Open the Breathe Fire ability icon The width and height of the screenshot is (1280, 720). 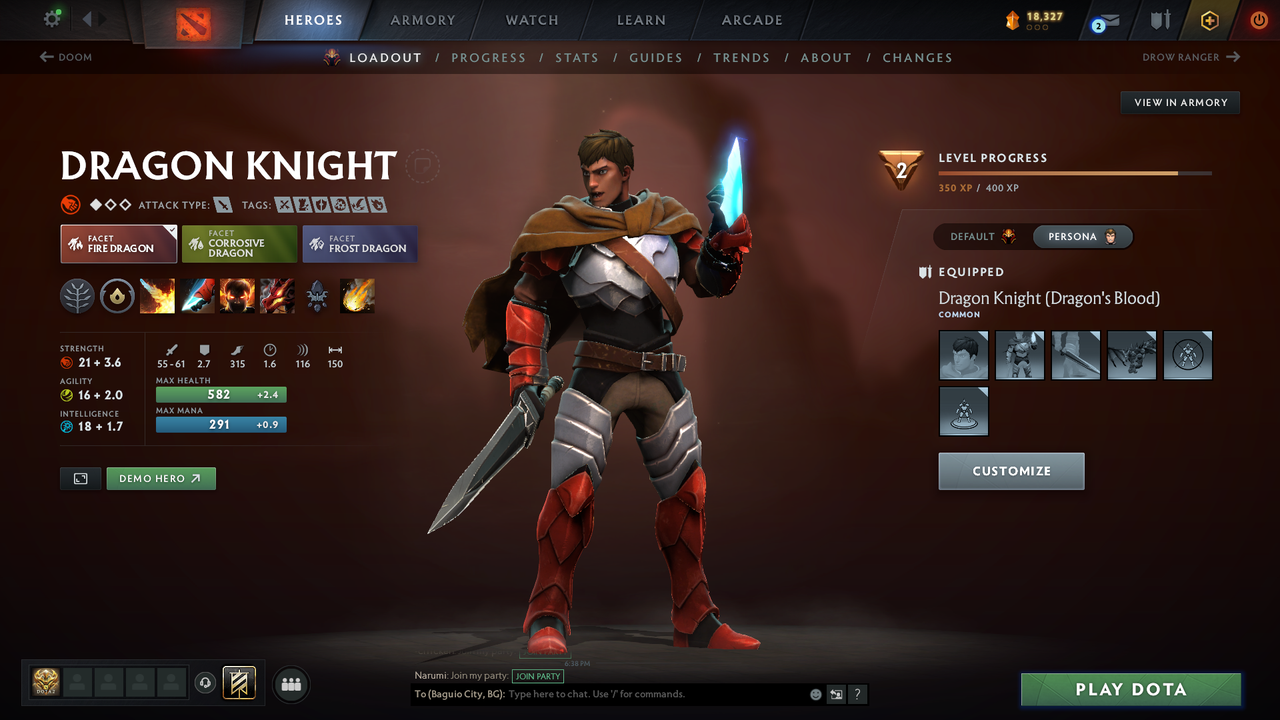(157, 295)
